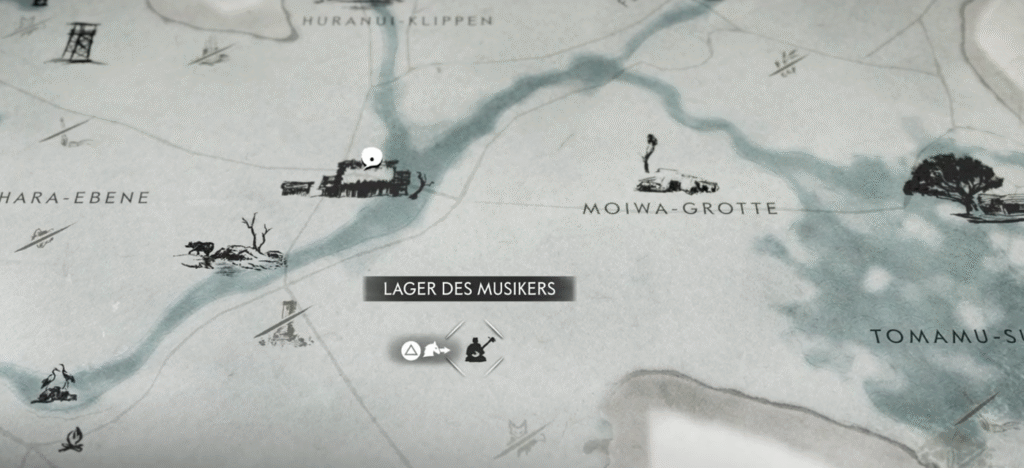Pick the cranes landmark by the river
The width and height of the screenshot is (1024, 468).
point(53,386)
